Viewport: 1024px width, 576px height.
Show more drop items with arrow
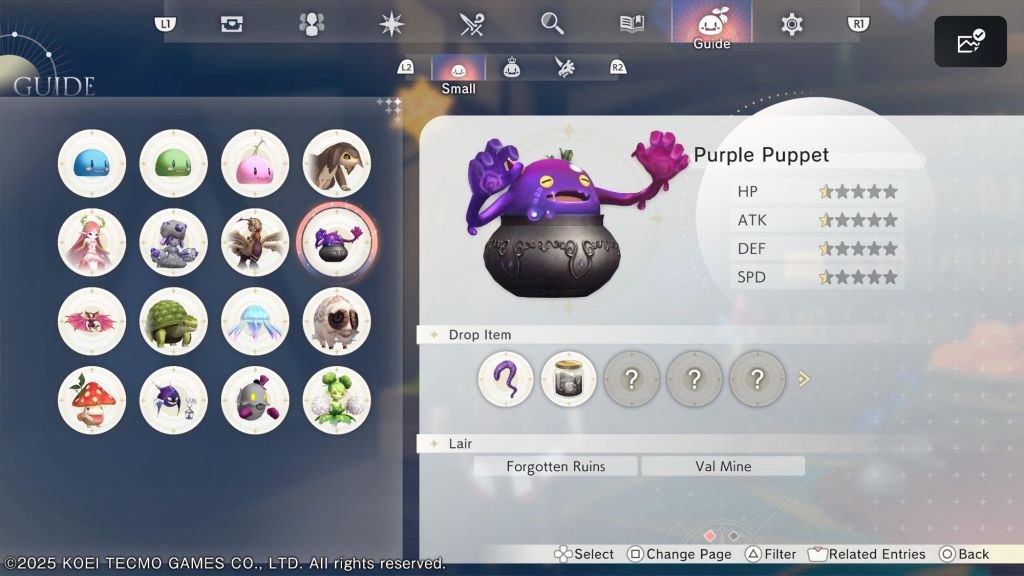pyautogui.click(x=803, y=379)
